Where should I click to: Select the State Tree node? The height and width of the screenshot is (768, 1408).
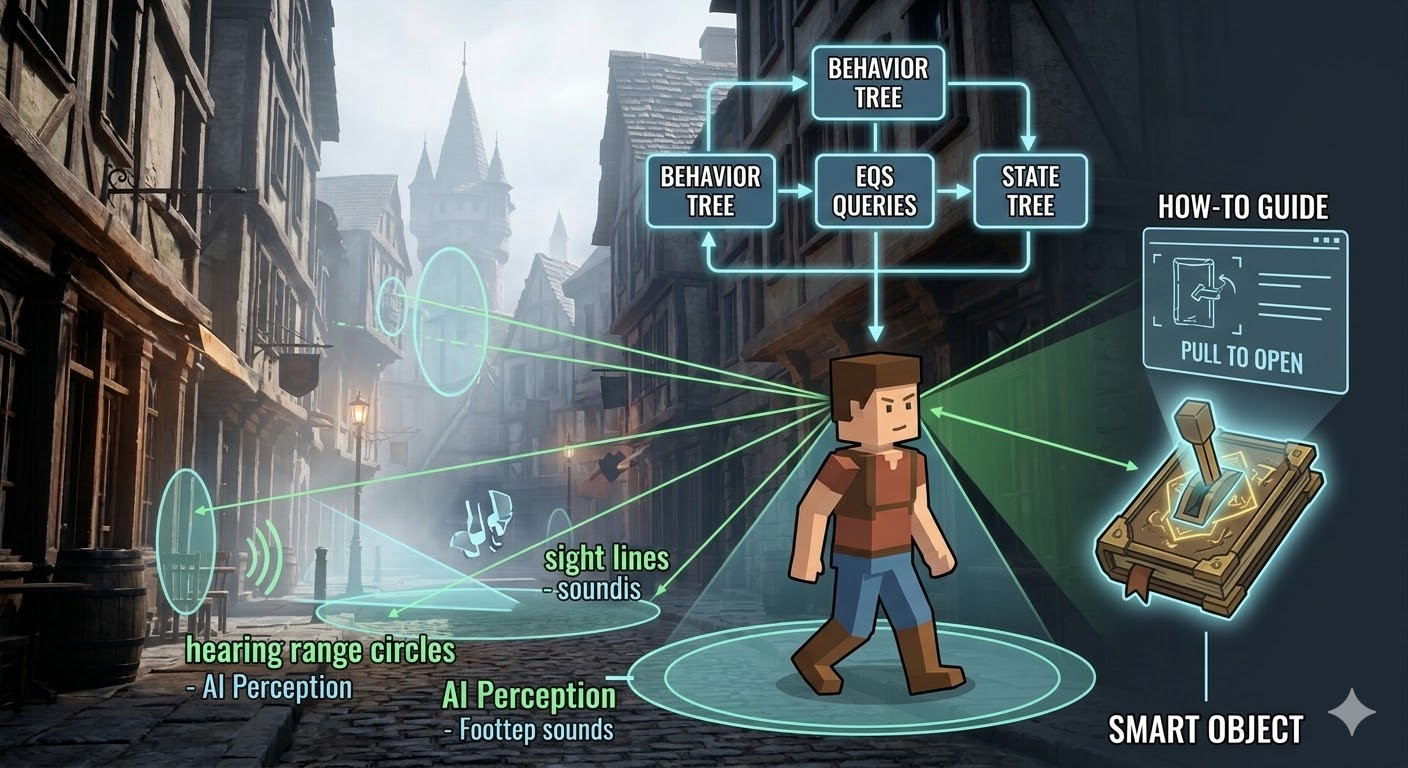(1029, 191)
